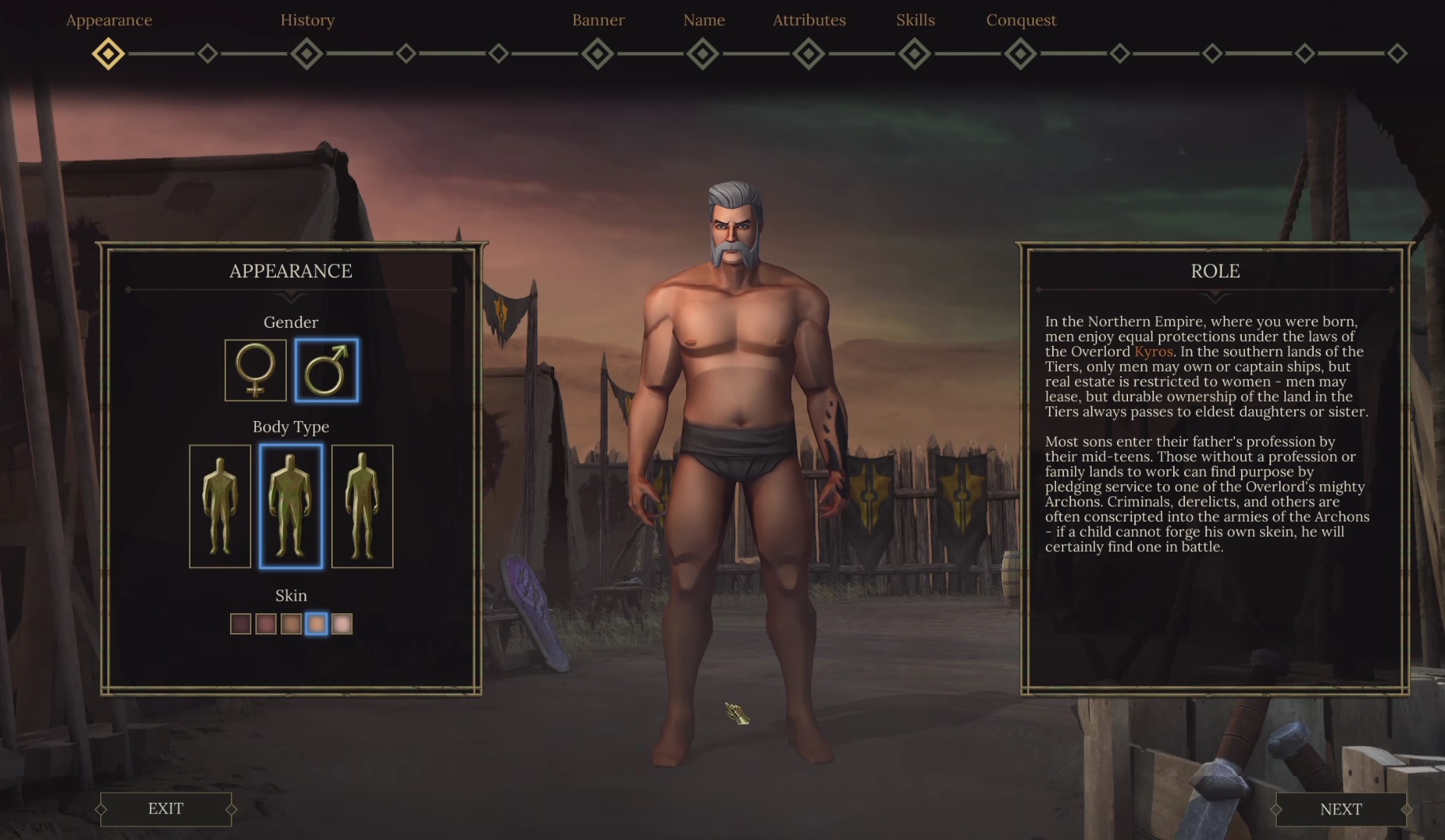Viewport: 1445px width, 840px height.
Task: Pick the slim left body type
Action: (x=220, y=506)
